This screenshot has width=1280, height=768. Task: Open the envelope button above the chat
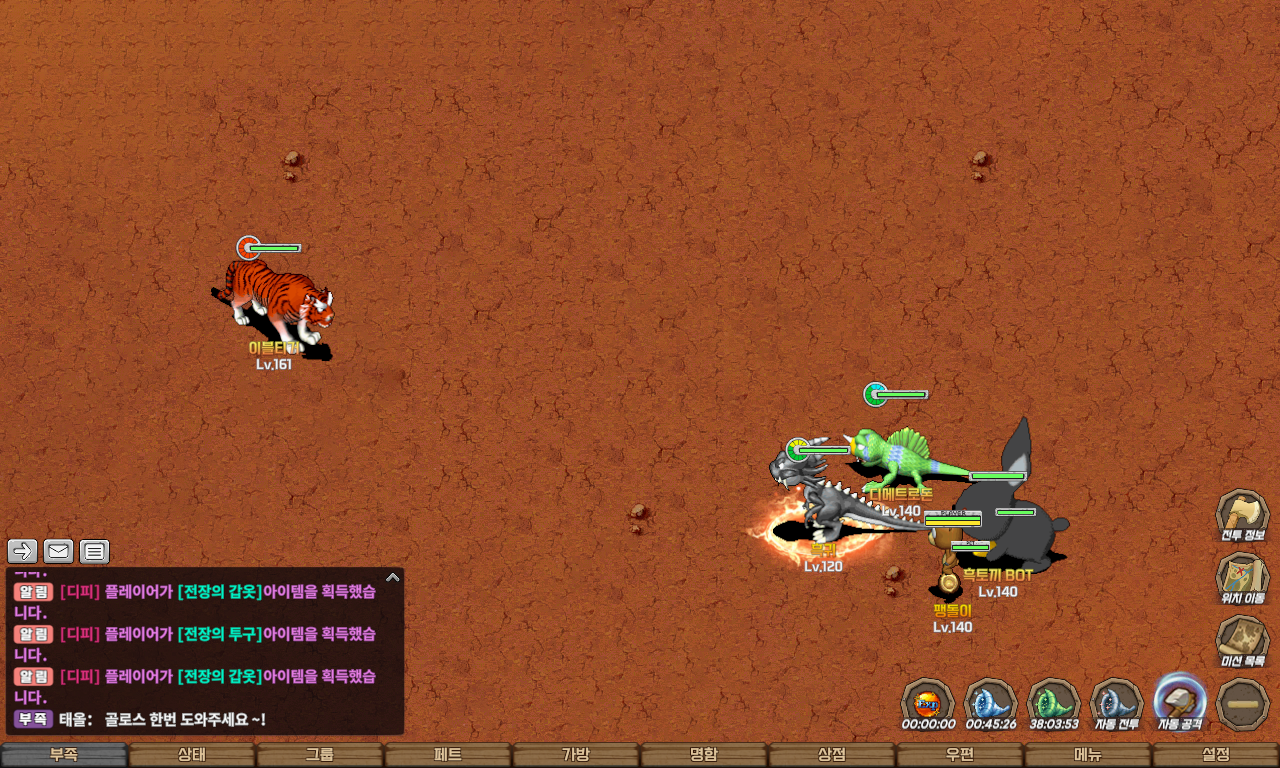coord(59,551)
